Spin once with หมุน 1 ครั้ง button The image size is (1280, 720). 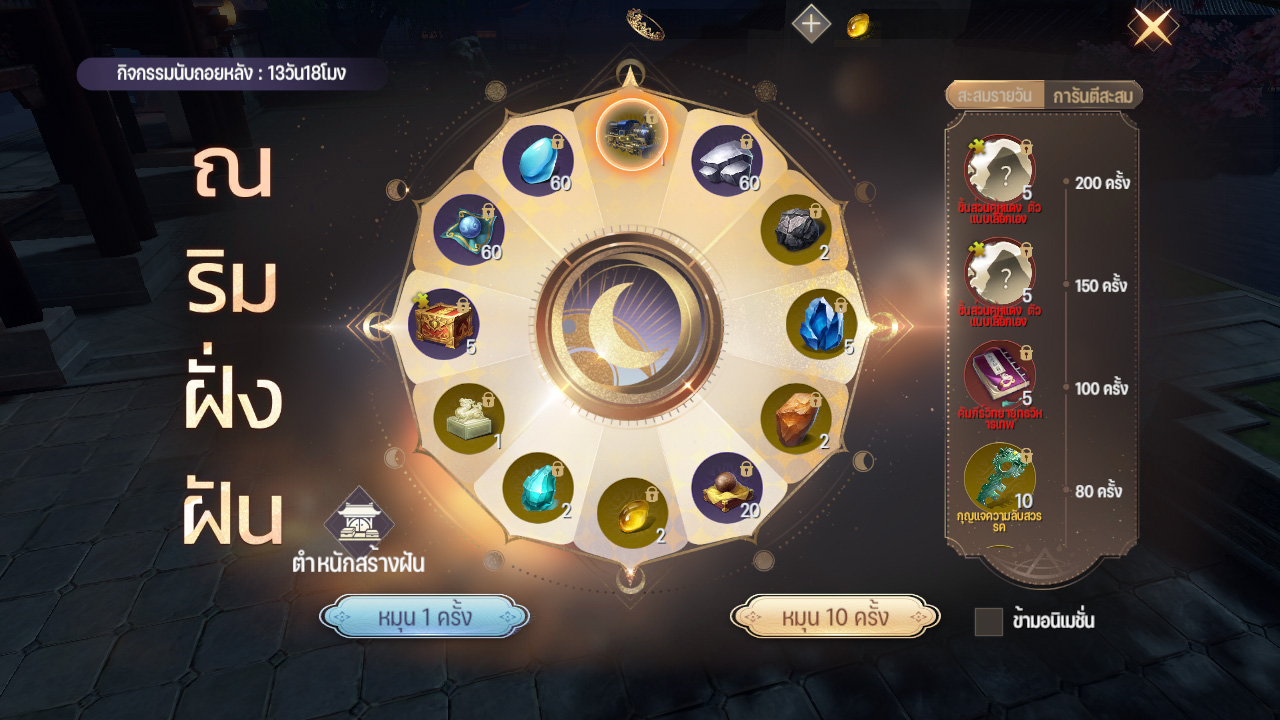point(424,617)
